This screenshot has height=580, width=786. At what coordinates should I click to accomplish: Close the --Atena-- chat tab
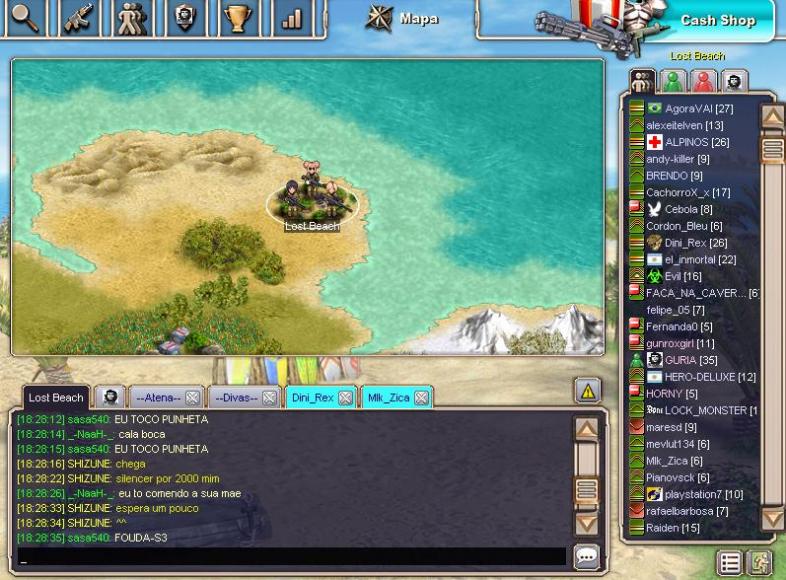point(192,398)
